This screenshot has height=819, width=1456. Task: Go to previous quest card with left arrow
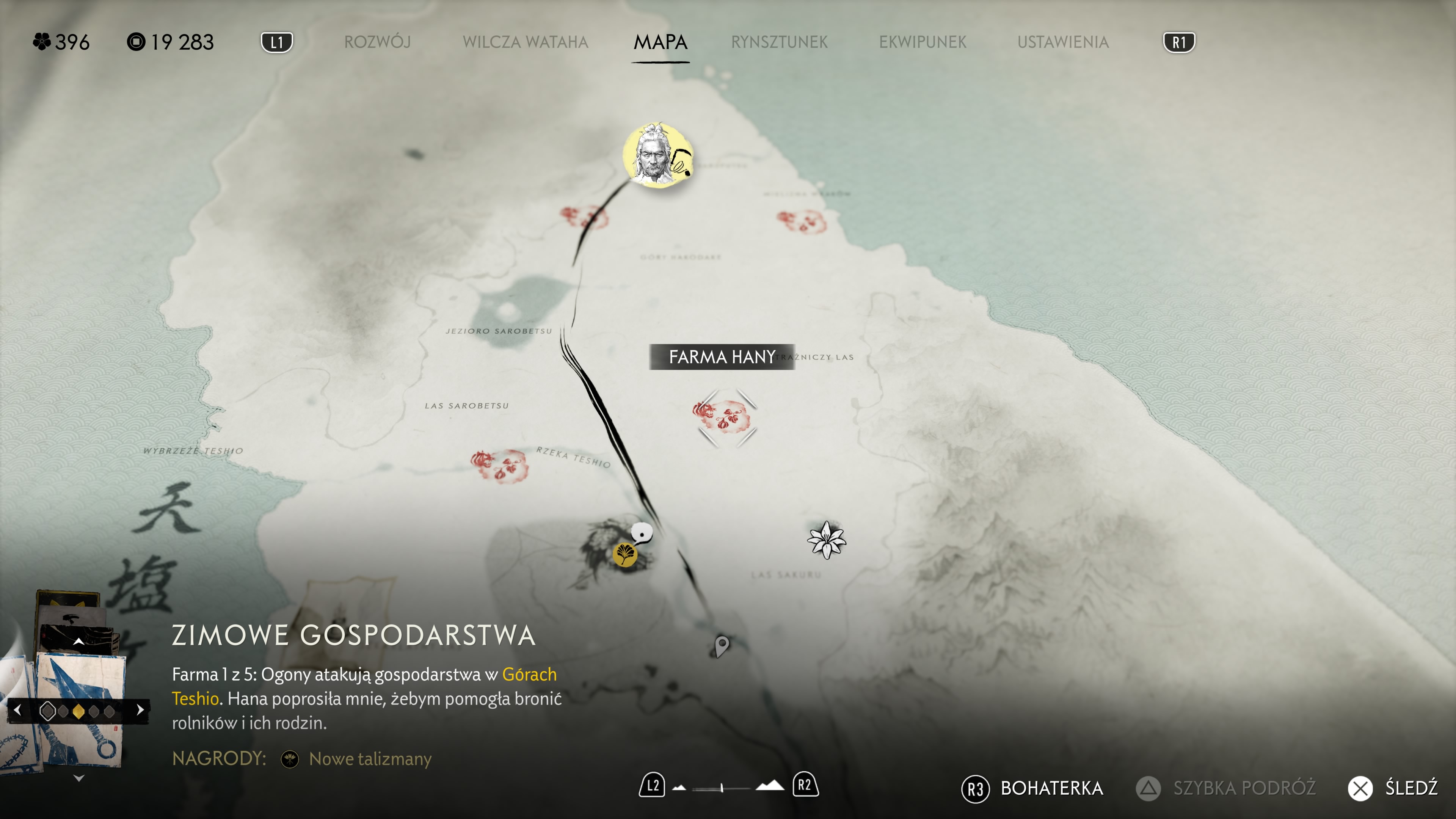point(17,710)
